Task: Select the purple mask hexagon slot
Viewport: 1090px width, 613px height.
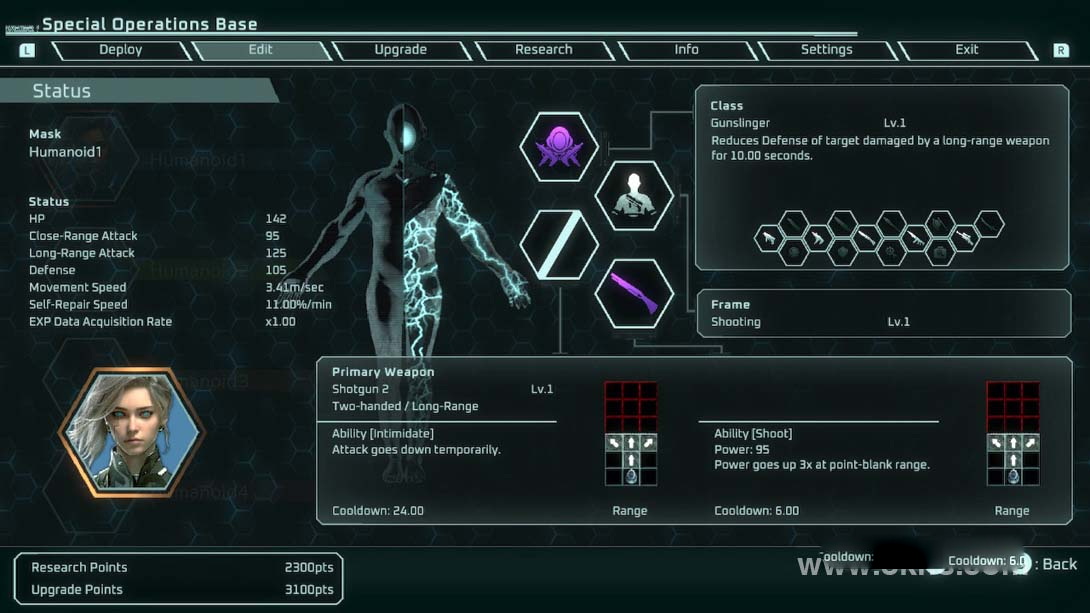Action: 559,147
